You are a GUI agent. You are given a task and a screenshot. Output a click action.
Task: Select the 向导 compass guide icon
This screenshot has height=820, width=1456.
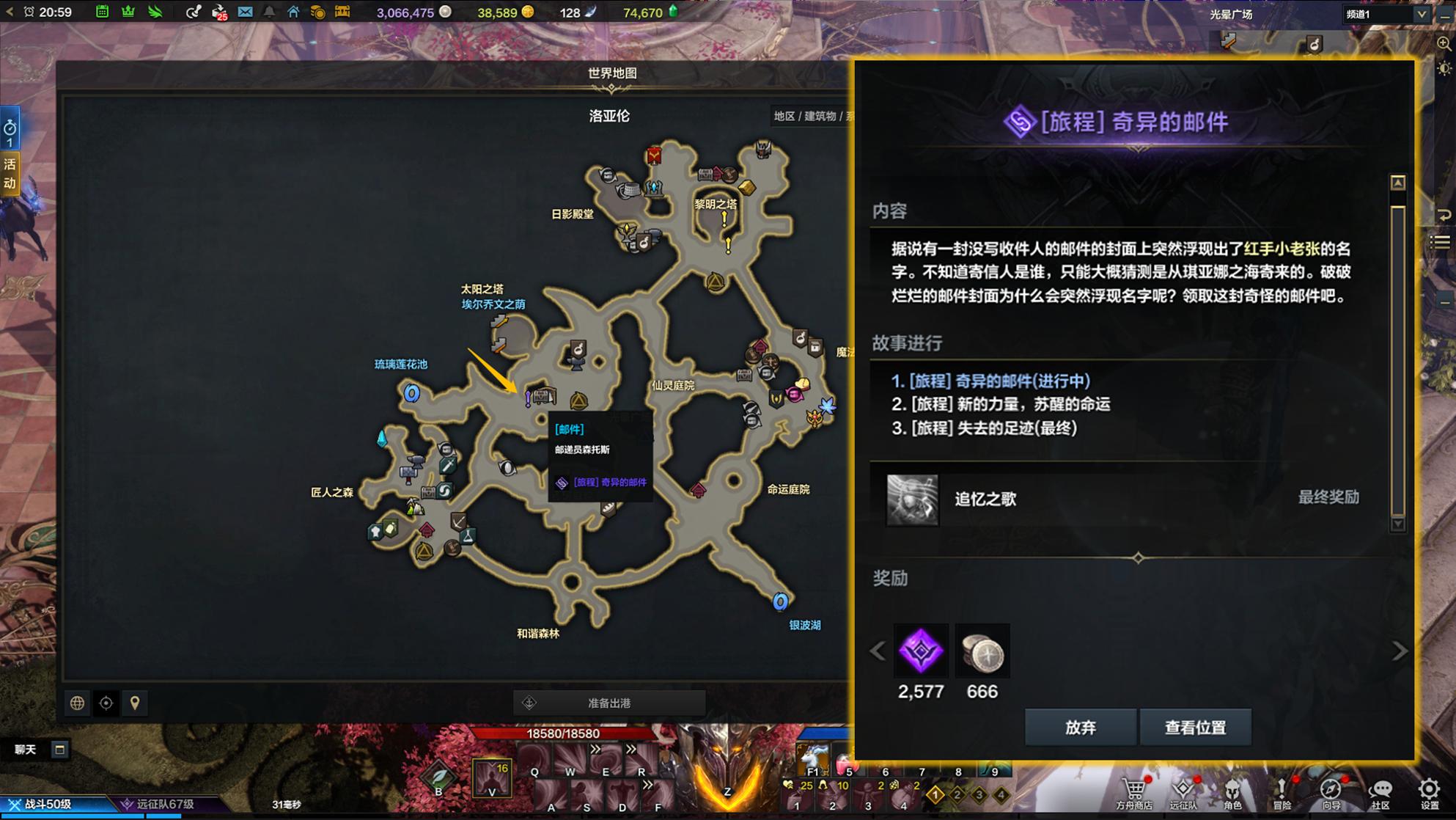pyautogui.click(x=1330, y=789)
